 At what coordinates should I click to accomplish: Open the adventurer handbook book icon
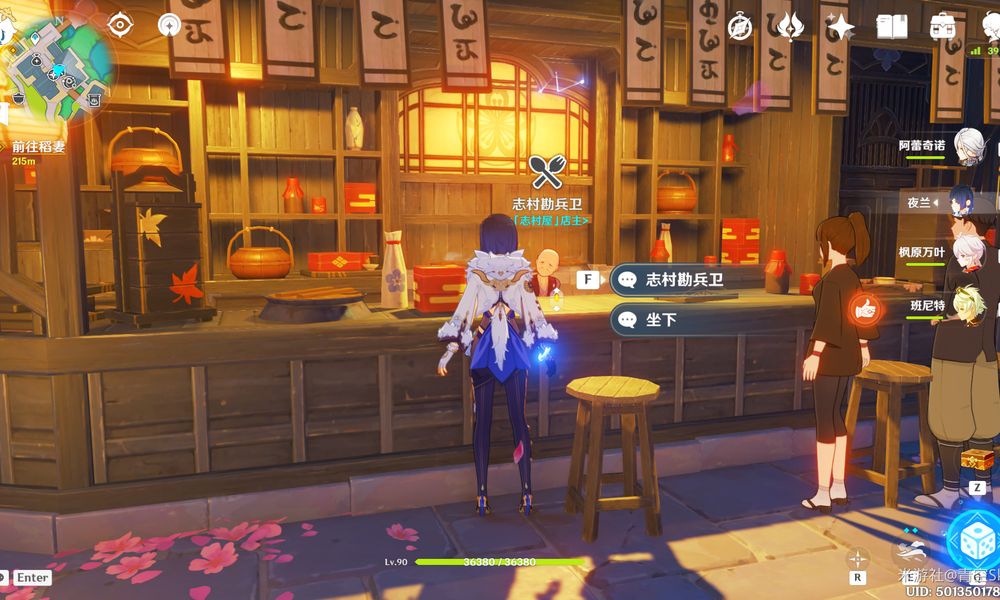point(892,27)
